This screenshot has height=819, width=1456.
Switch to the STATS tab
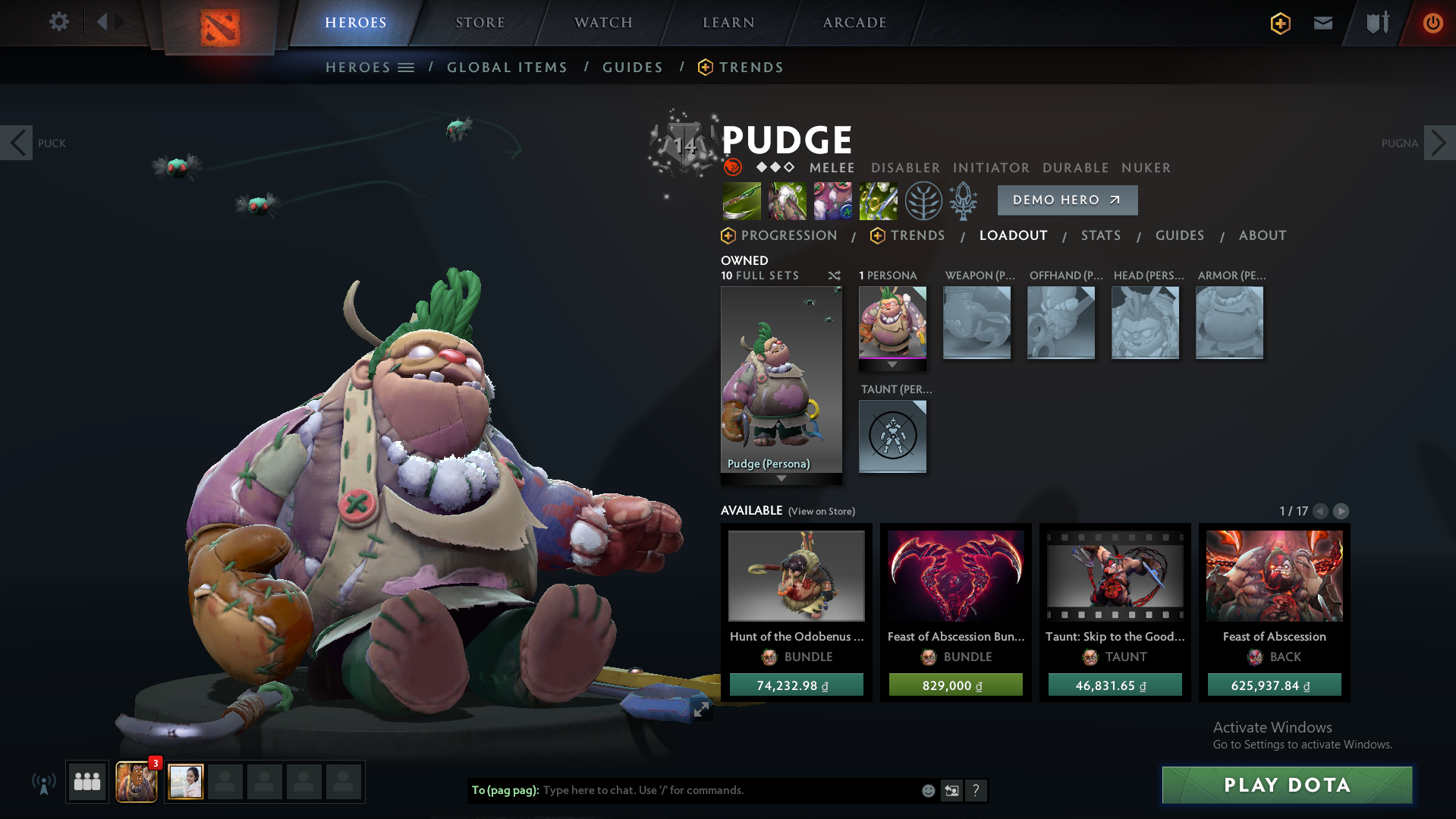[1101, 235]
